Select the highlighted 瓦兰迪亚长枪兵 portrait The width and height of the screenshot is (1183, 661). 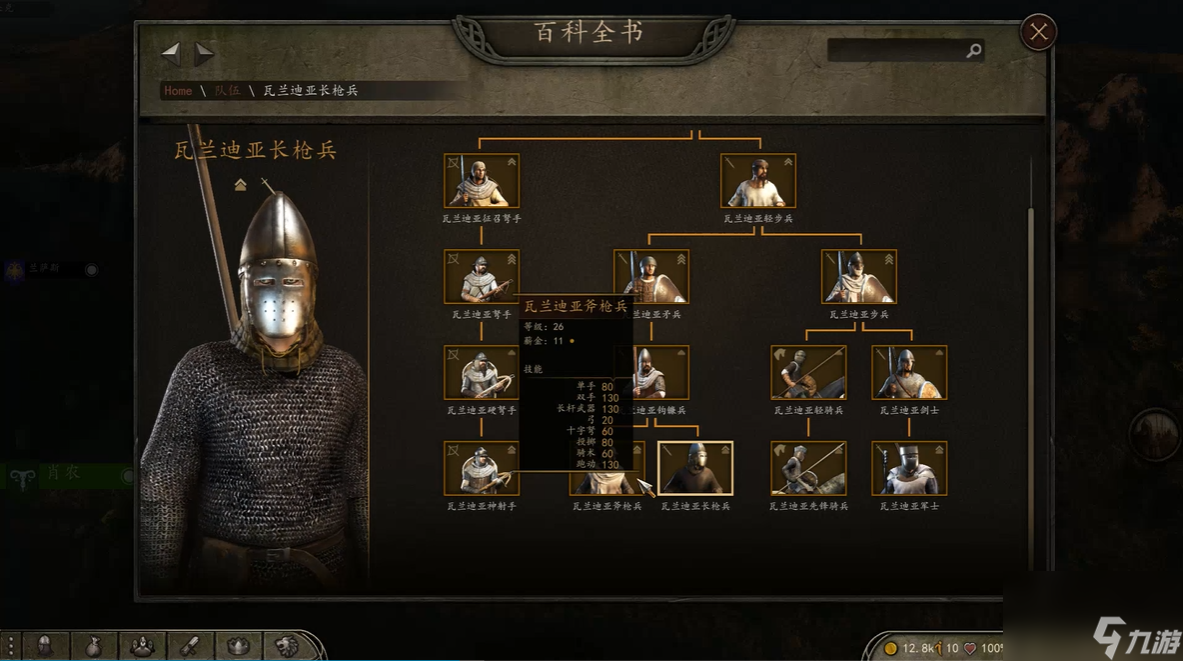(x=695, y=469)
